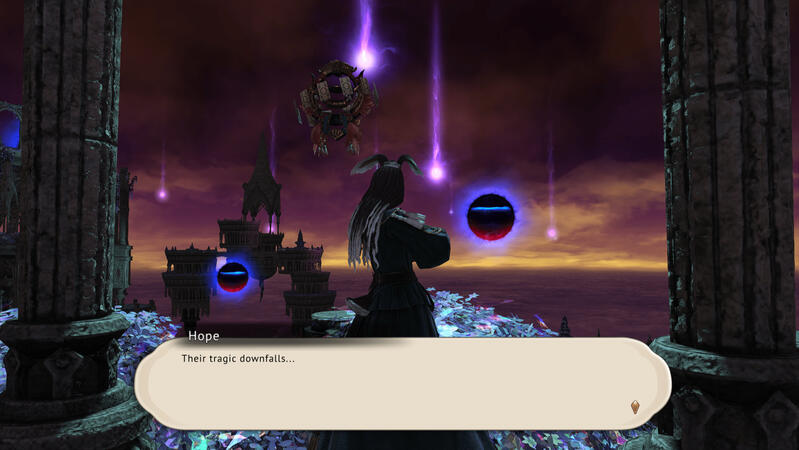The width and height of the screenshot is (799, 450).
Task: Continue Hope's dialogue by clicking the text box
Action: pyautogui.click(x=400, y=385)
